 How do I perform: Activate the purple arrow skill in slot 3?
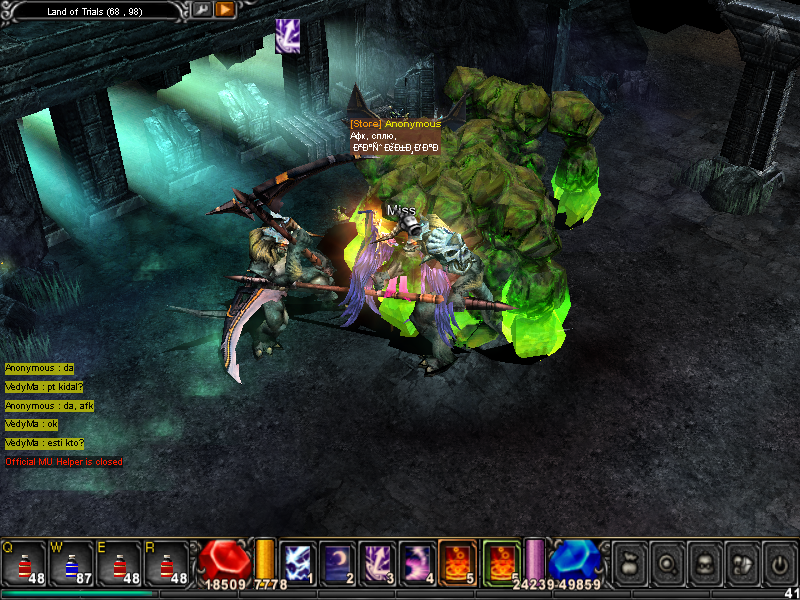click(377, 562)
